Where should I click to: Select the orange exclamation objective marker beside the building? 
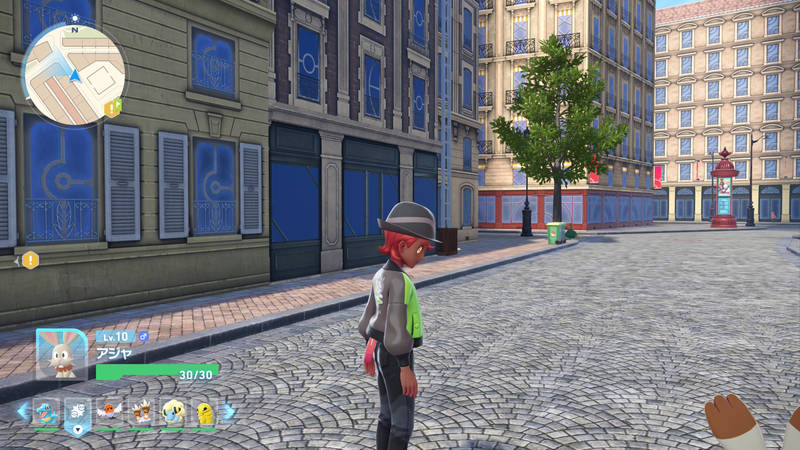coord(31,260)
